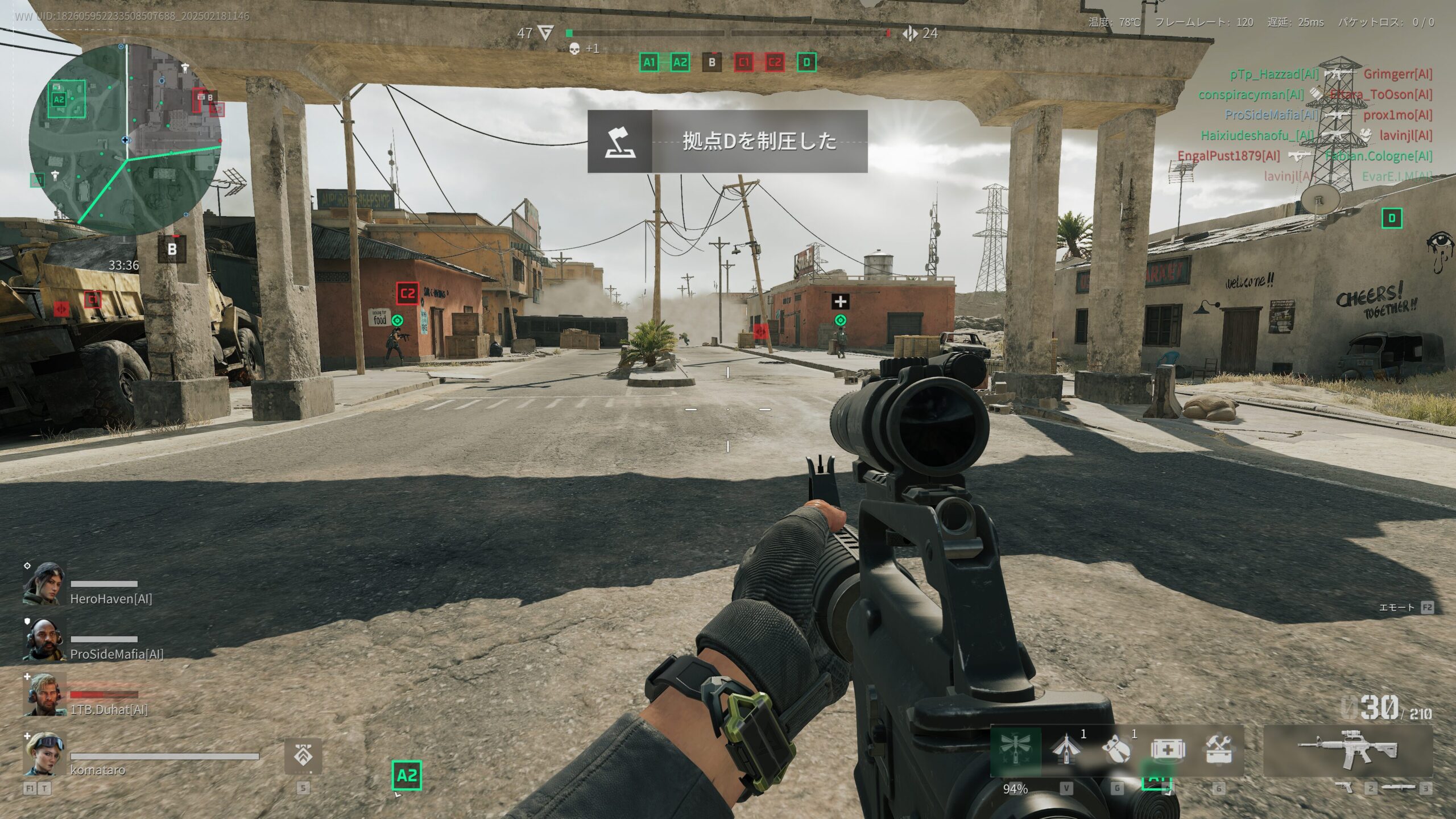Select the A1 objective indicator
This screenshot has height=819, width=1456.
pyautogui.click(x=649, y=63)
